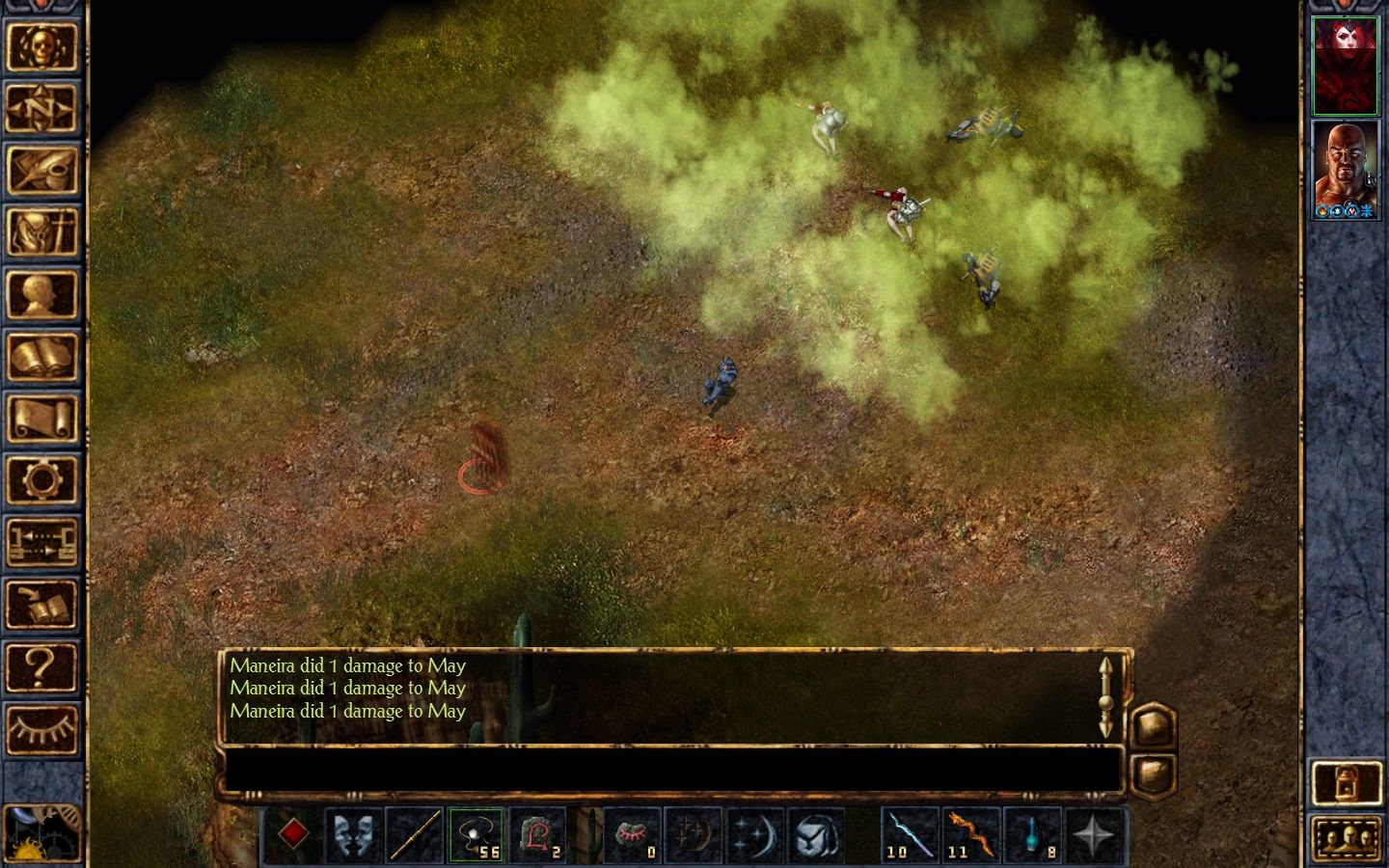Screen dimensions: 1389x868
Task: Select the sling with 56 bullets
Action: [476, 834]
